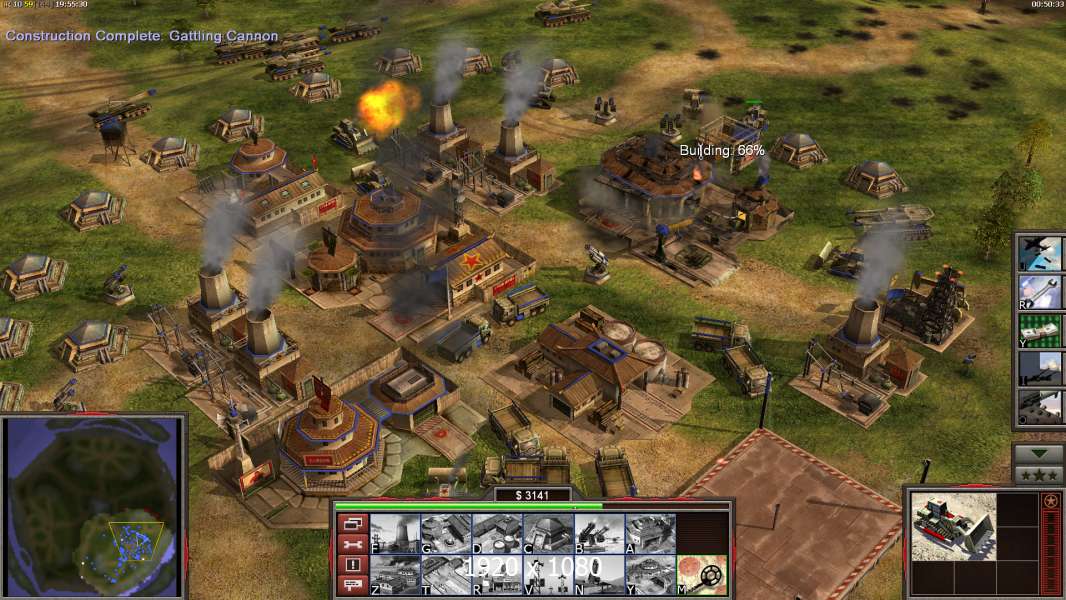Build the Nuclear Reactor with hotkey F
The image size is (1066, 600).
pyautogui.click(x=395, y=533)
